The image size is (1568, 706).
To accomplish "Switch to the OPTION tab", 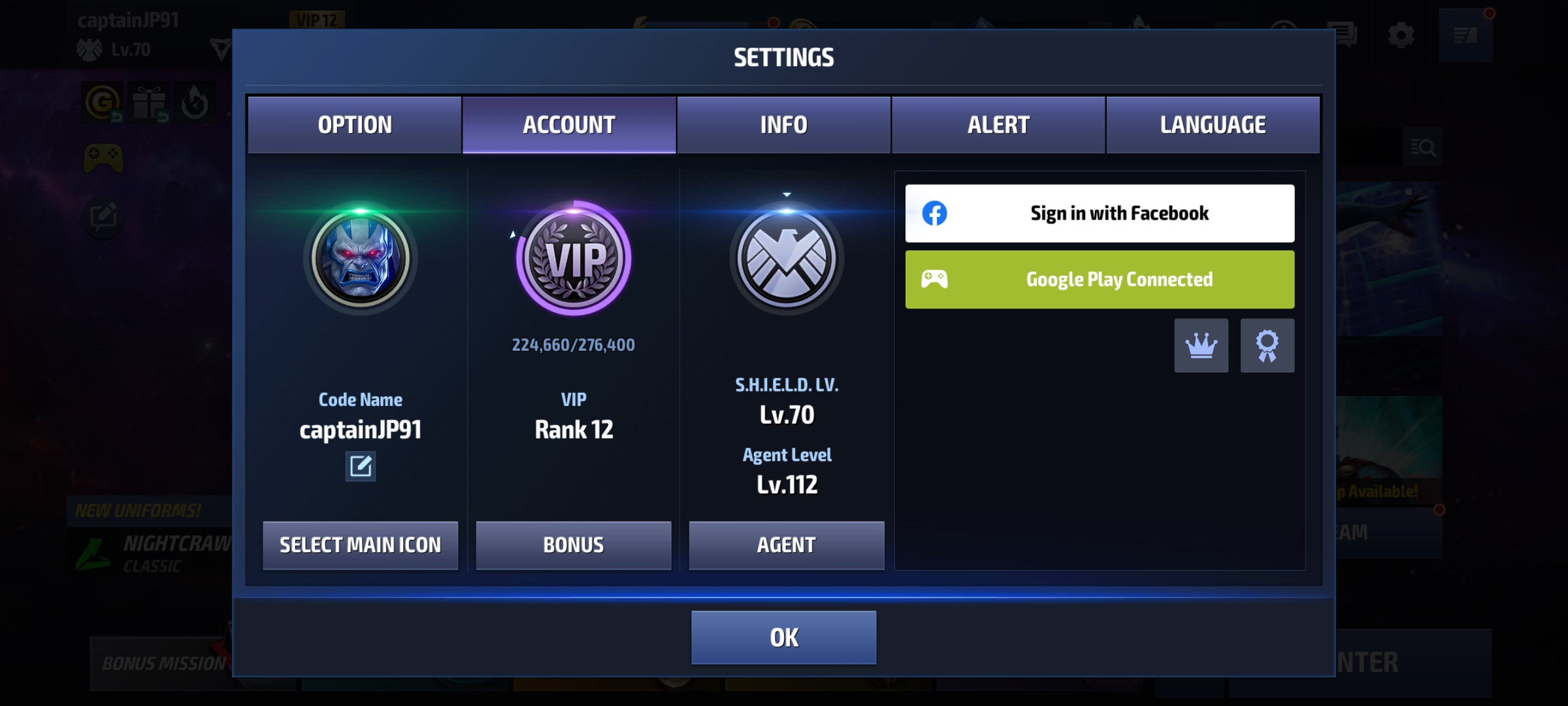I will click(x=355, y=124).
